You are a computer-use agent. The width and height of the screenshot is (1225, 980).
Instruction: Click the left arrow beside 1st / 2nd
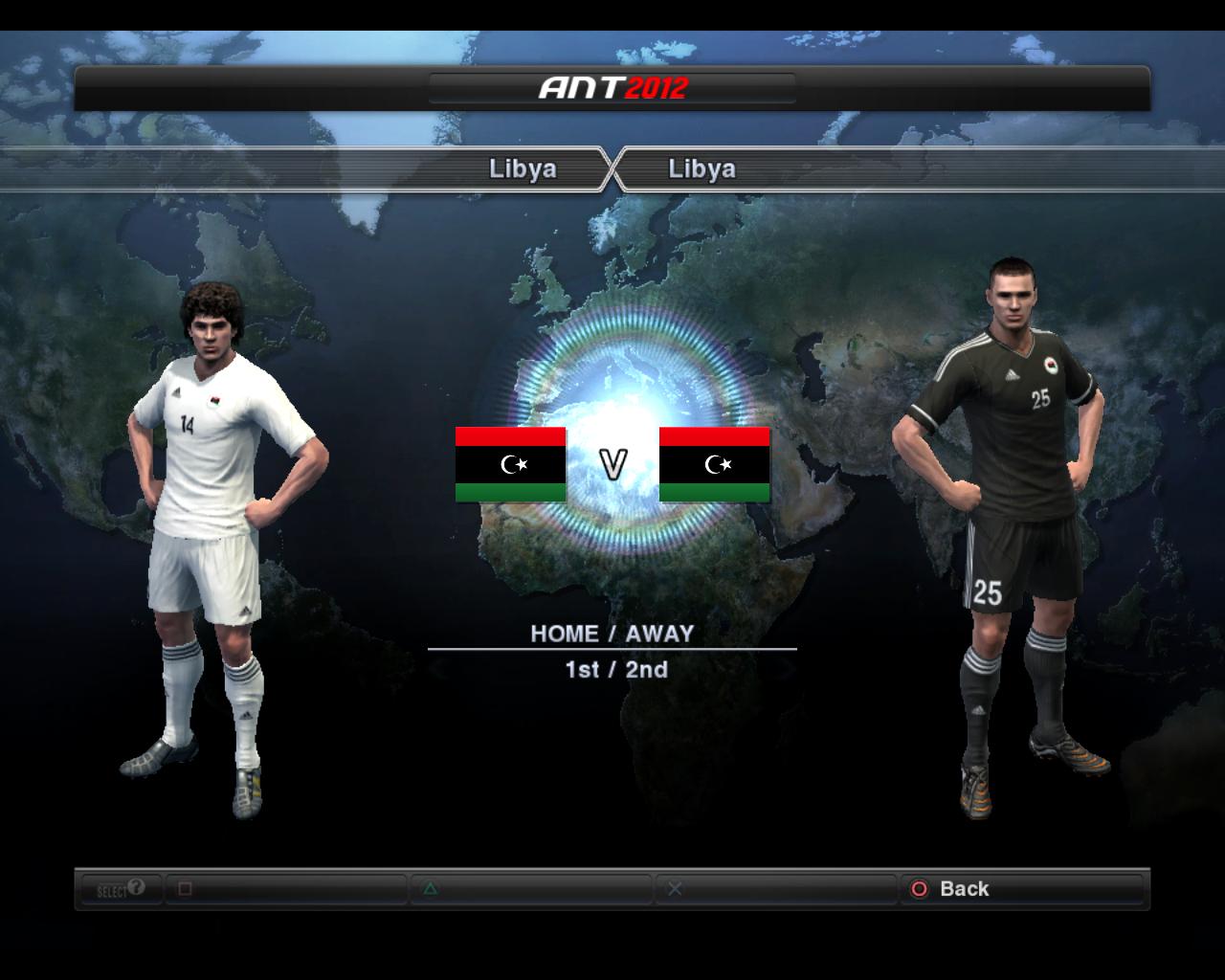click(x=438, y=670)
